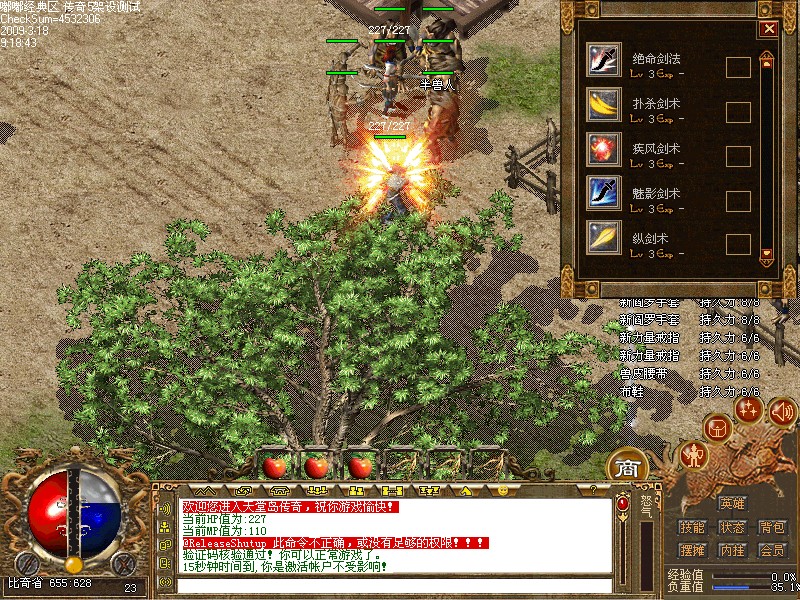Toggle the sound speaker icon

click(x=782, y=410)
